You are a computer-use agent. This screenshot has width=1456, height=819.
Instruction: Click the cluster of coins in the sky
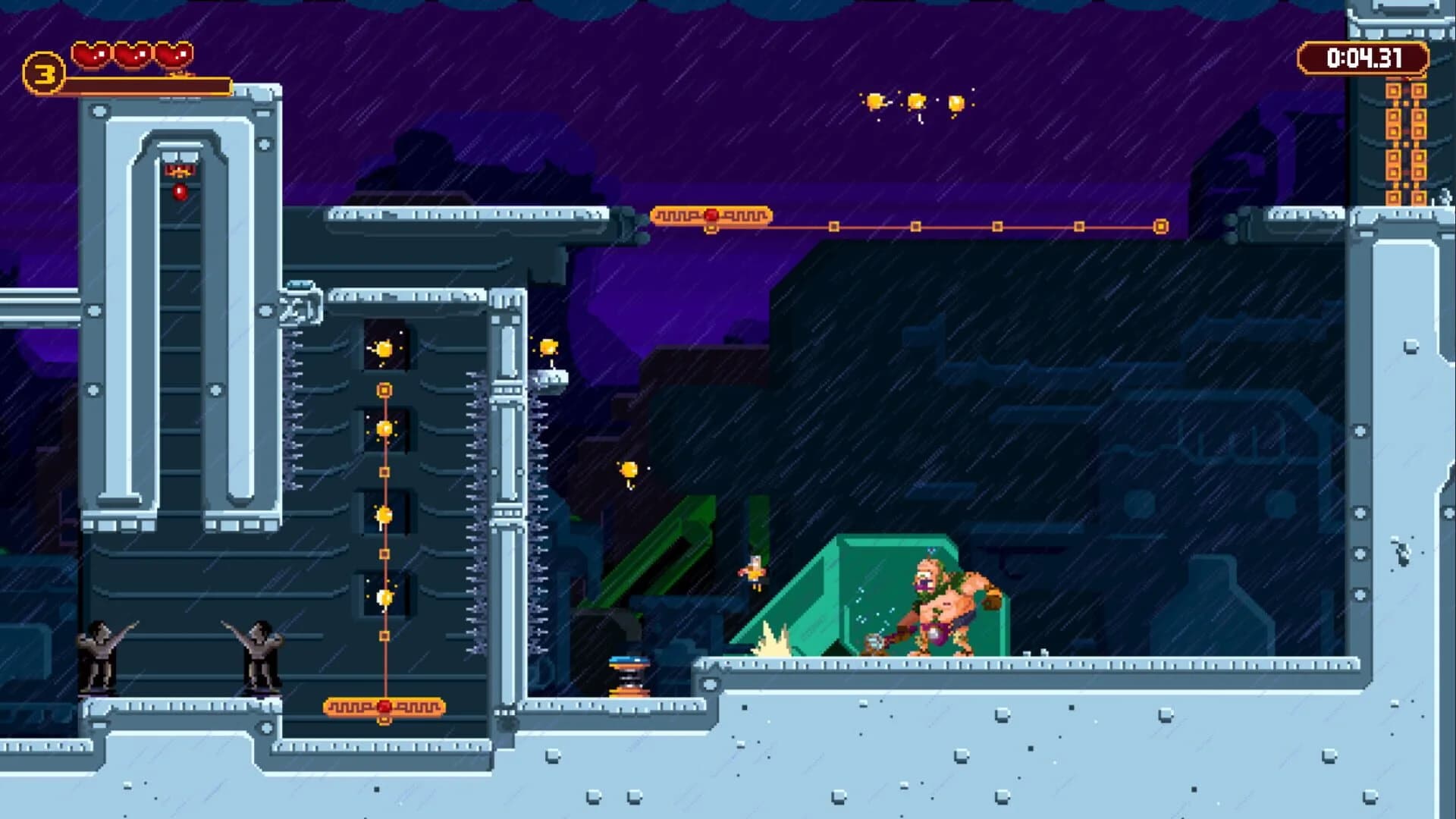tap(916, 102)
